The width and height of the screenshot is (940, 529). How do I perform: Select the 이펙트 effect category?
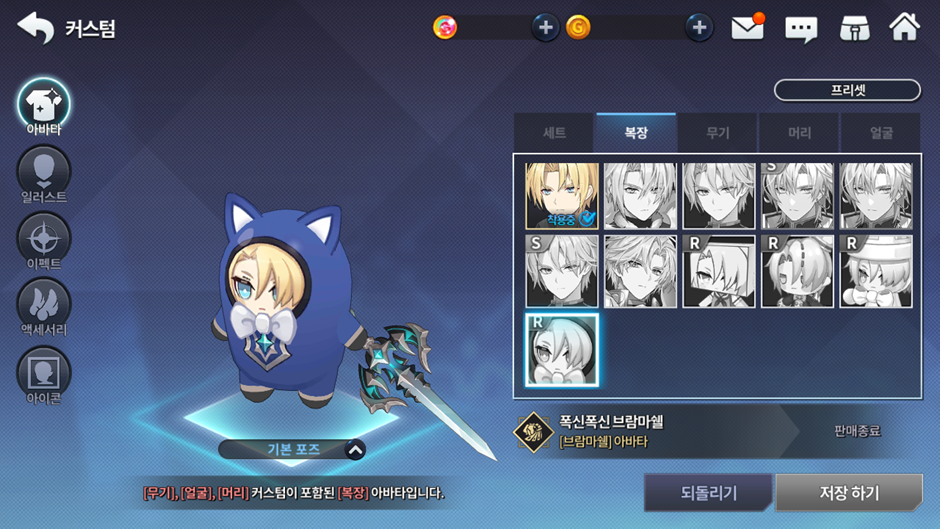point(43,240)
